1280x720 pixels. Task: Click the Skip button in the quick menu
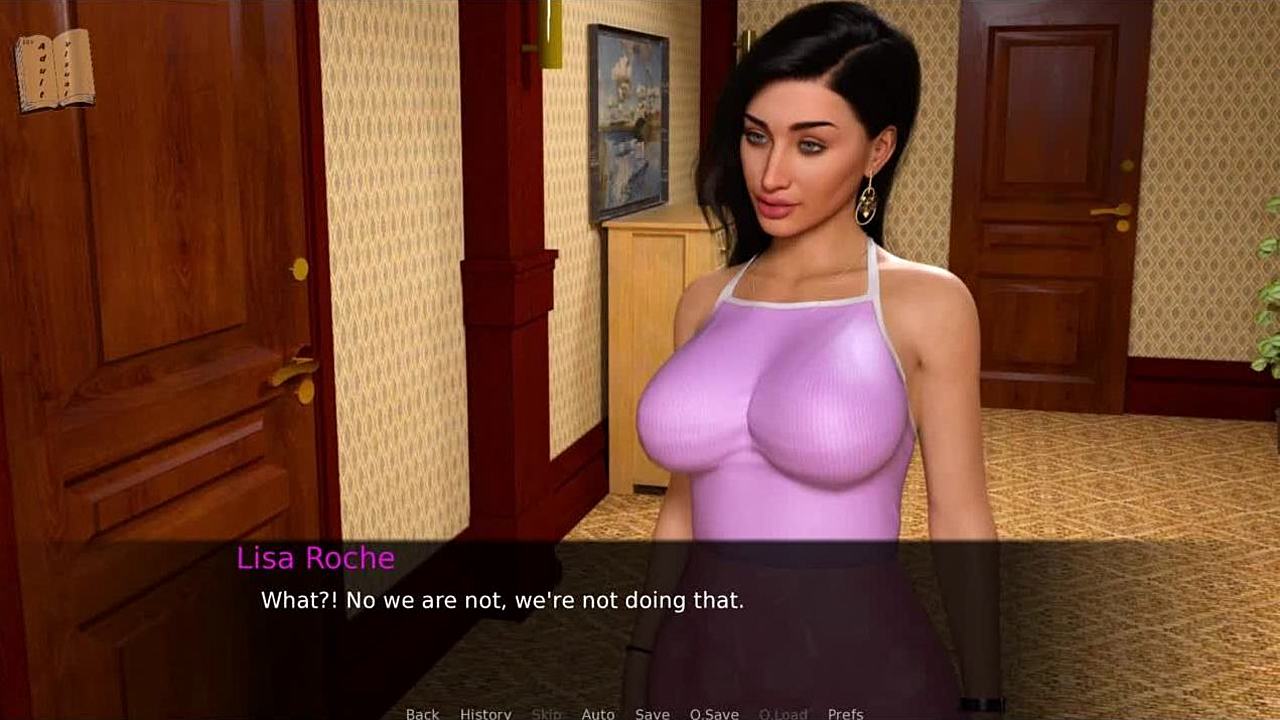pos(546,713)
